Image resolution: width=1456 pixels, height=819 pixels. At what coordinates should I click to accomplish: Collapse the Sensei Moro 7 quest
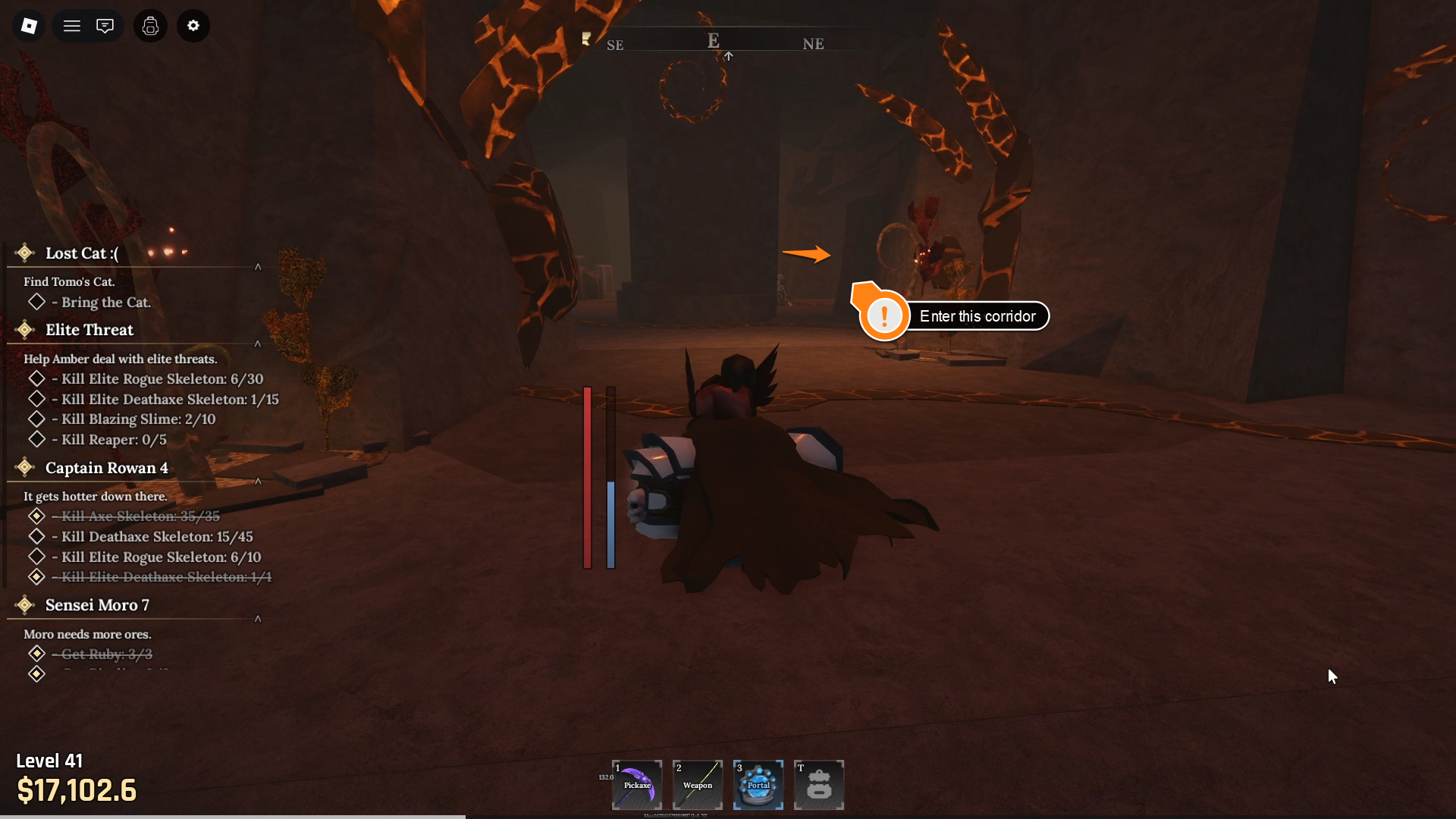(x=258, y=619)
